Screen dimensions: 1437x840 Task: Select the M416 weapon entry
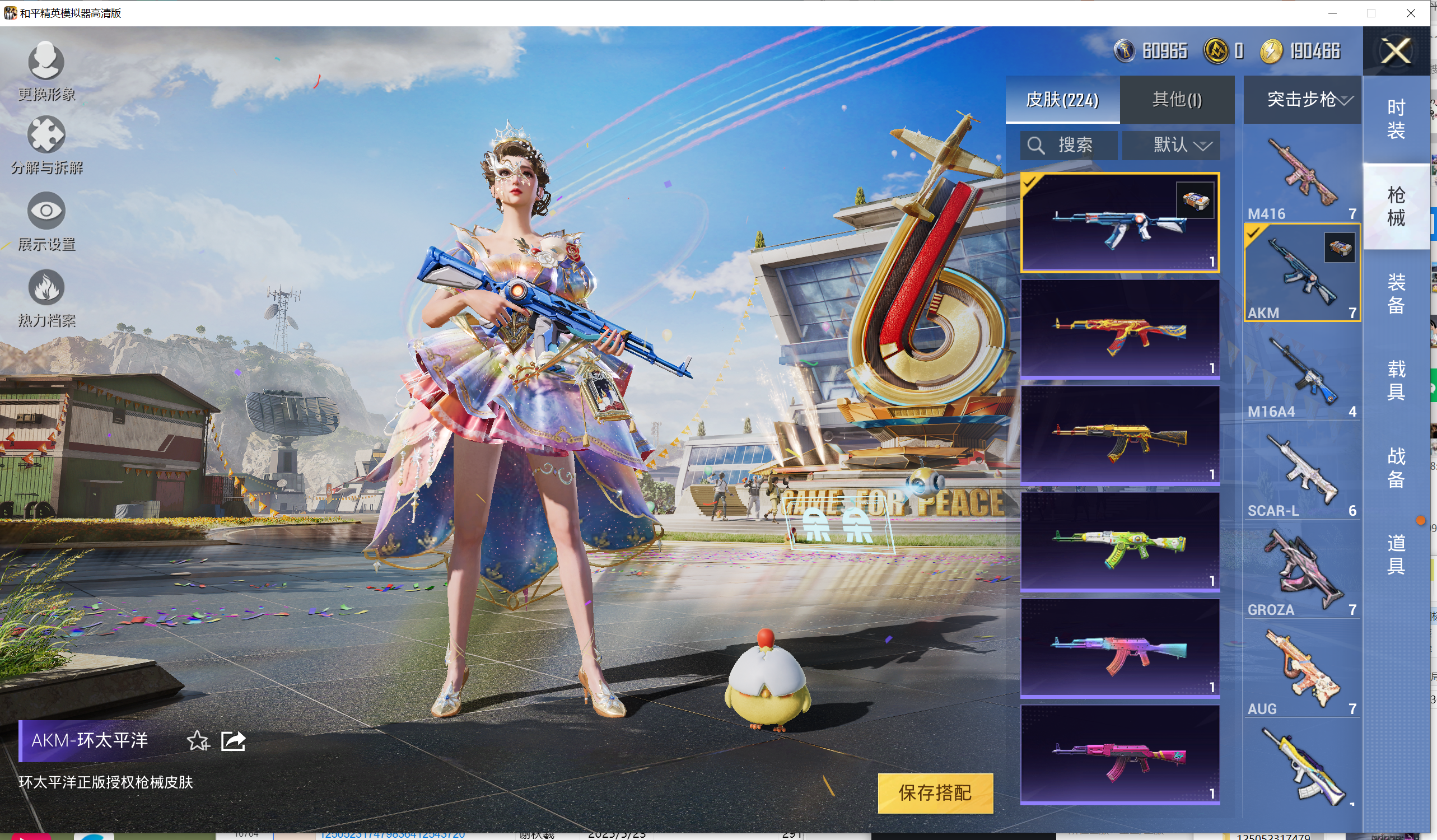click(x=1302, y=178)
